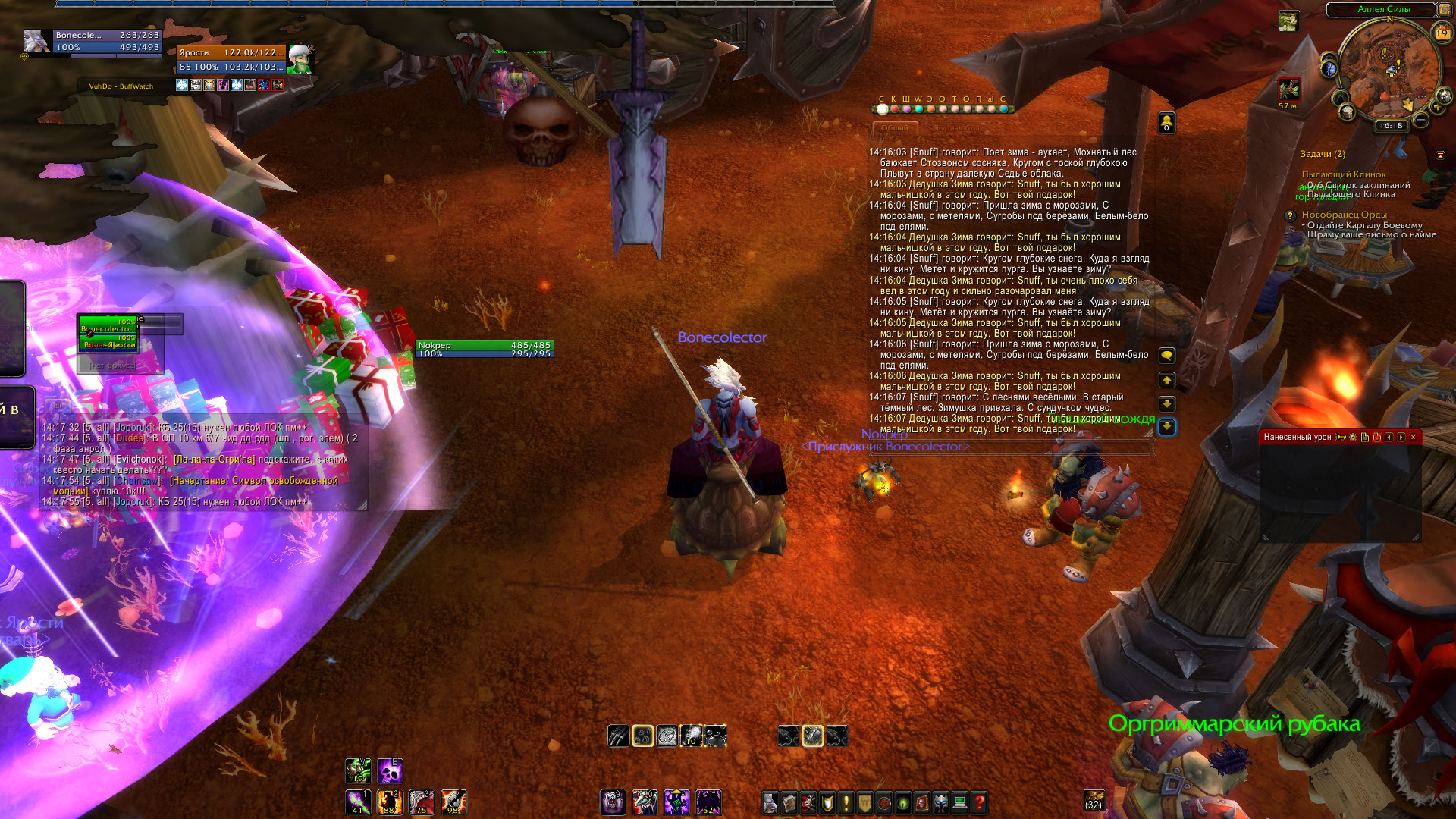
Task: Open the calendar button showing 19
Action: 1442,33
